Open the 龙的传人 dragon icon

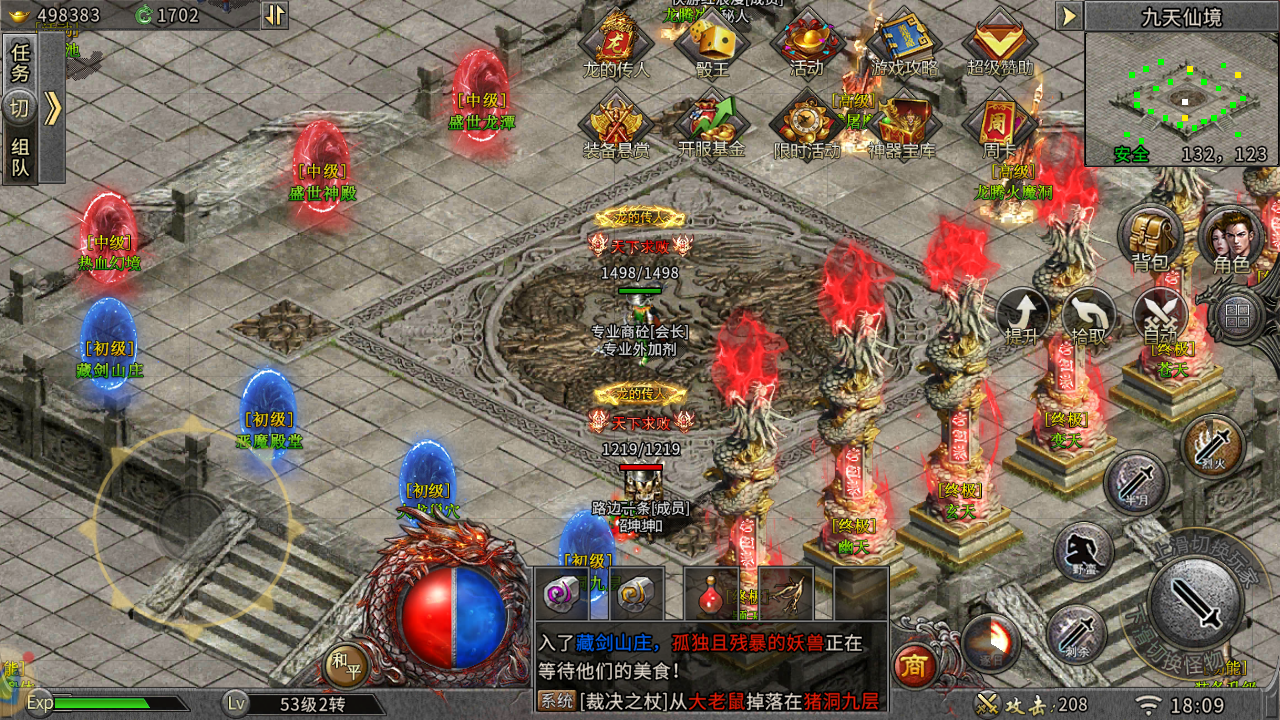point(616,42)
